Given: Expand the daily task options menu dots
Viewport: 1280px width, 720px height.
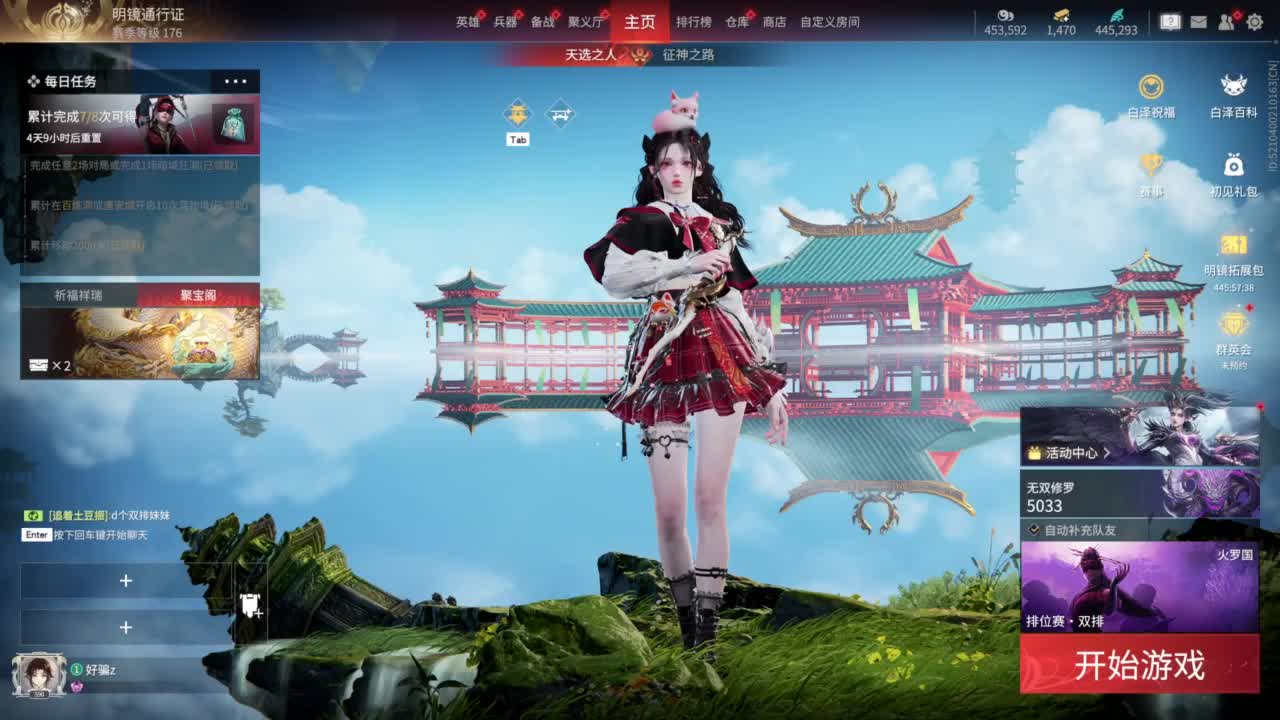Looking at the screenshot, I should point(237,81).
